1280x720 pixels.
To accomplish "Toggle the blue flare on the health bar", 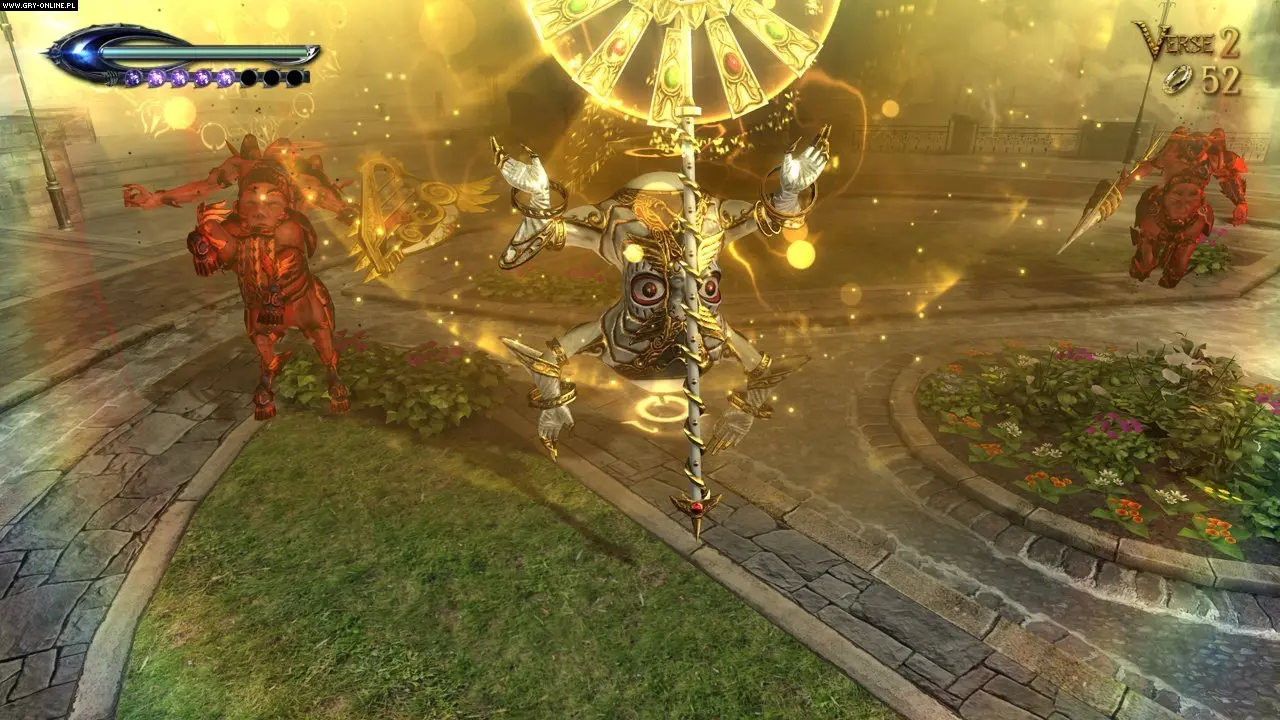I will point(77,52).
